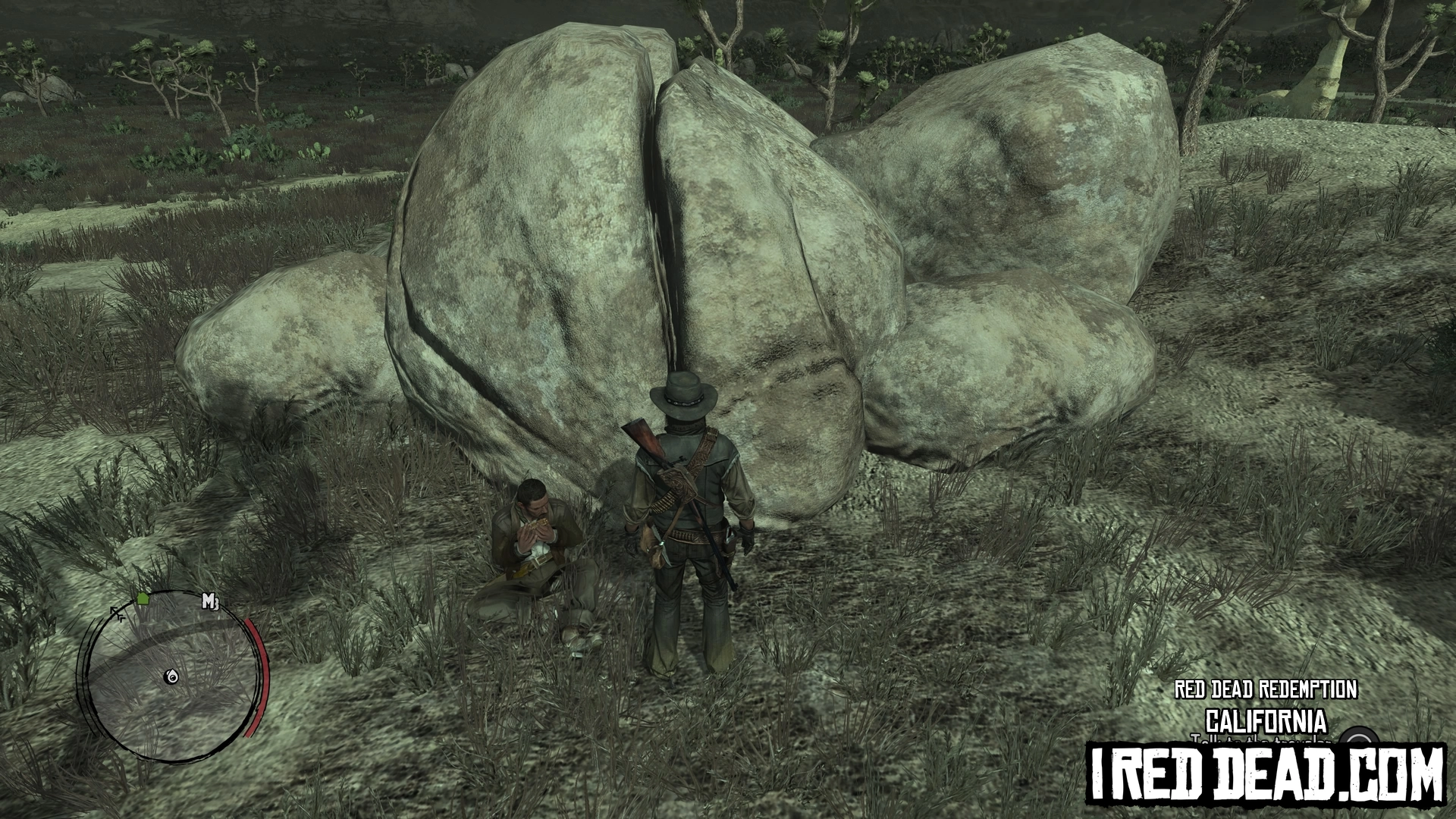Select the green house marker on minimap
This screenshot has width=1456, height=819.
click(143, 599)
